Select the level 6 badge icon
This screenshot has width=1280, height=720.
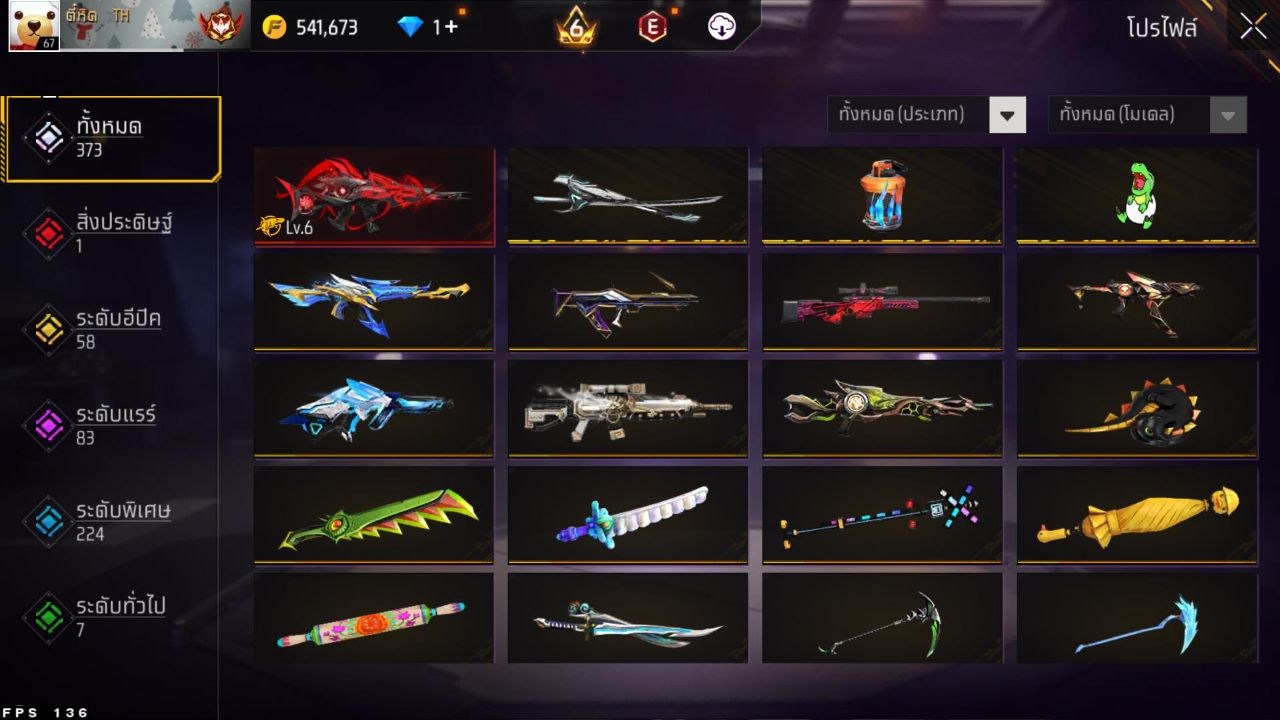(x=577, y=27)
